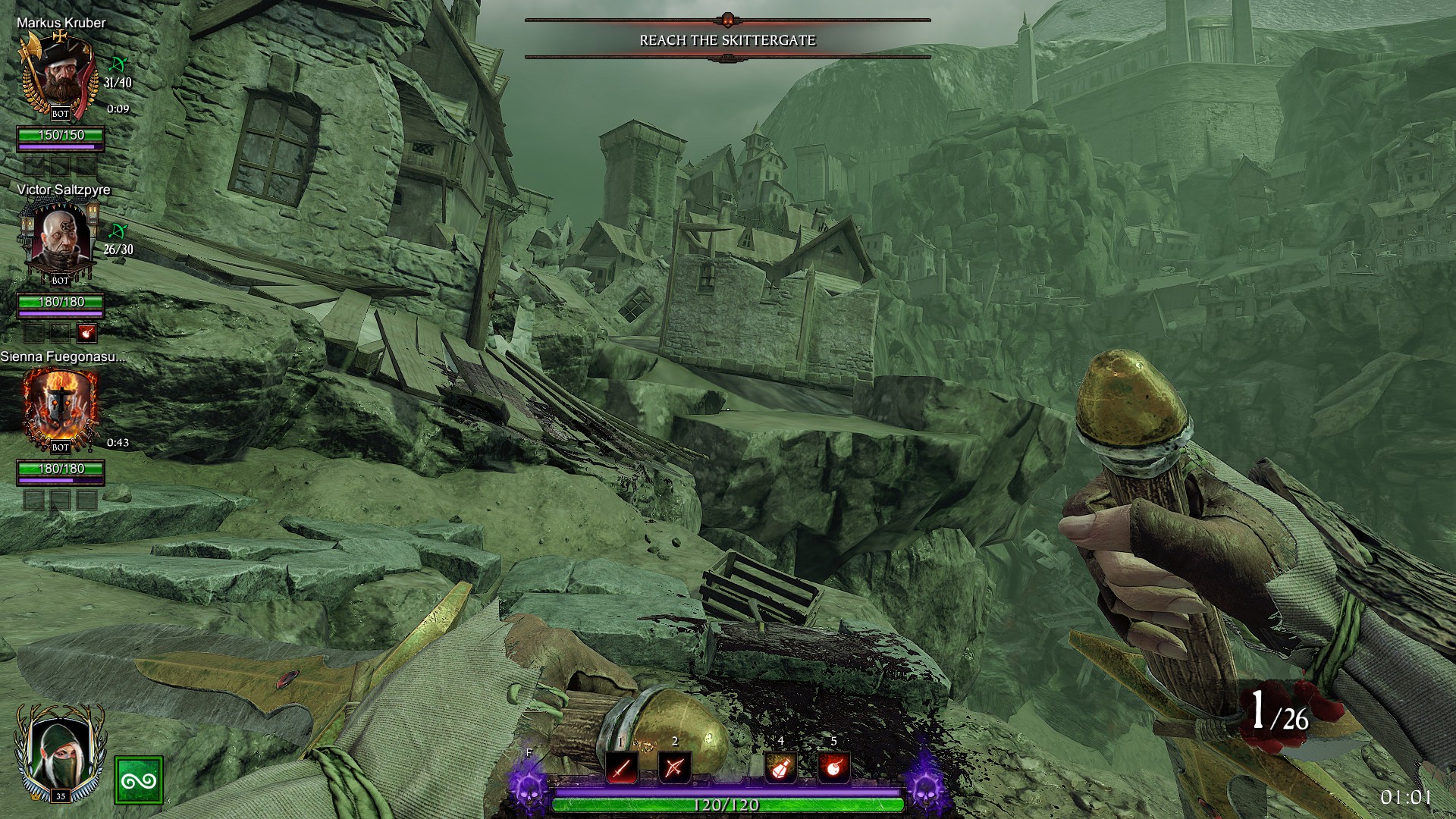
Task: Click the Reach the Skittergate objective banner
Action: point(727,39)
